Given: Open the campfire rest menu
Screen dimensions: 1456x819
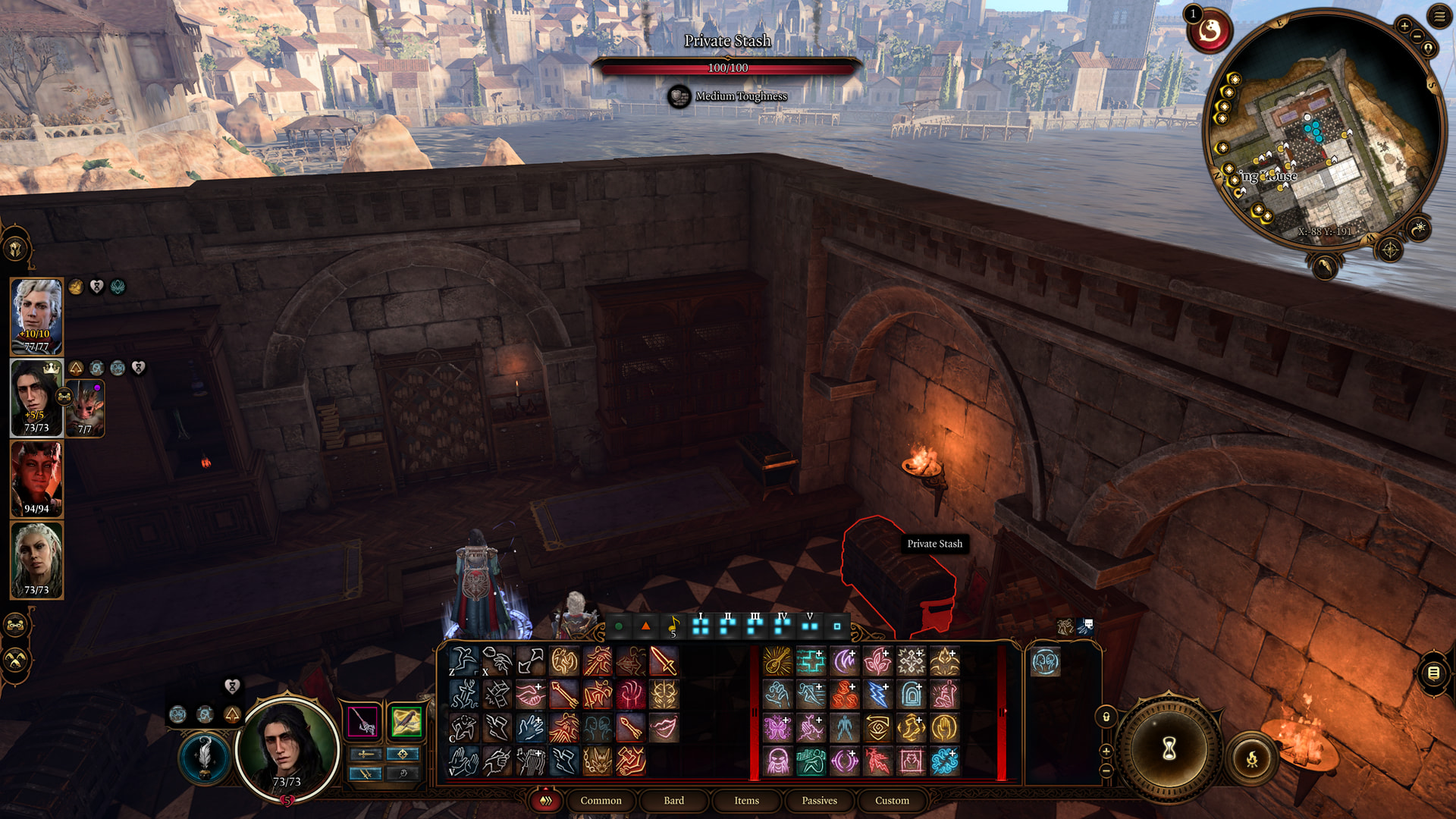Looking at the screenshot, I should pos(1252,758).
